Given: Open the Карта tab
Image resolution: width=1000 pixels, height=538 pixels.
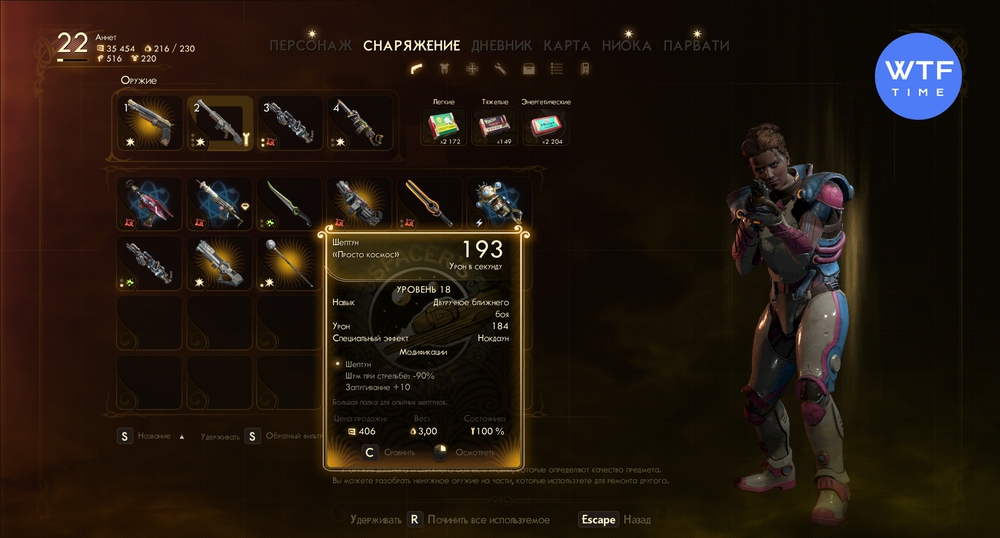Looking at the screenshot, I should click(567, 46).
